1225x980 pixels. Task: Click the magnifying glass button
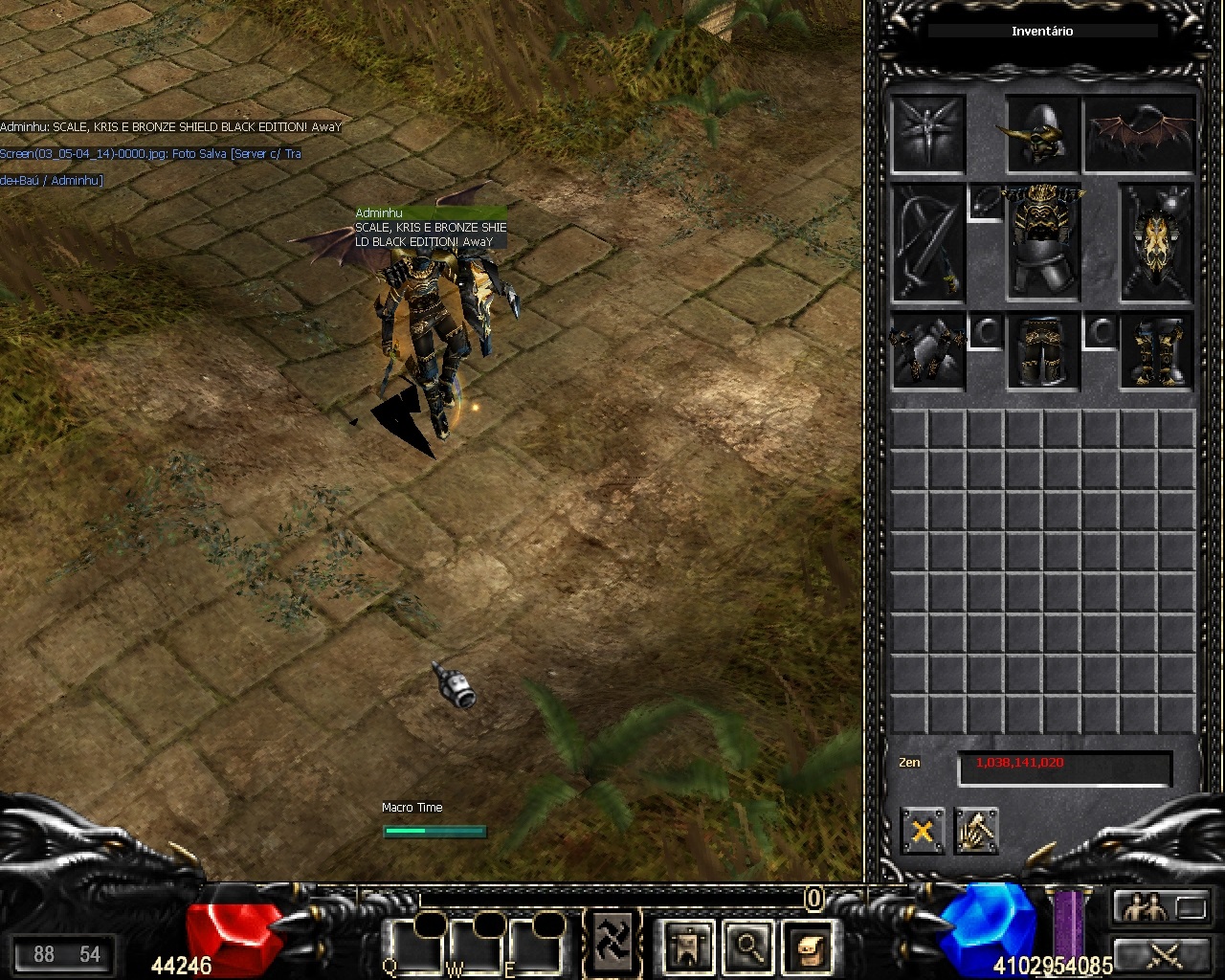click(746, 947)
